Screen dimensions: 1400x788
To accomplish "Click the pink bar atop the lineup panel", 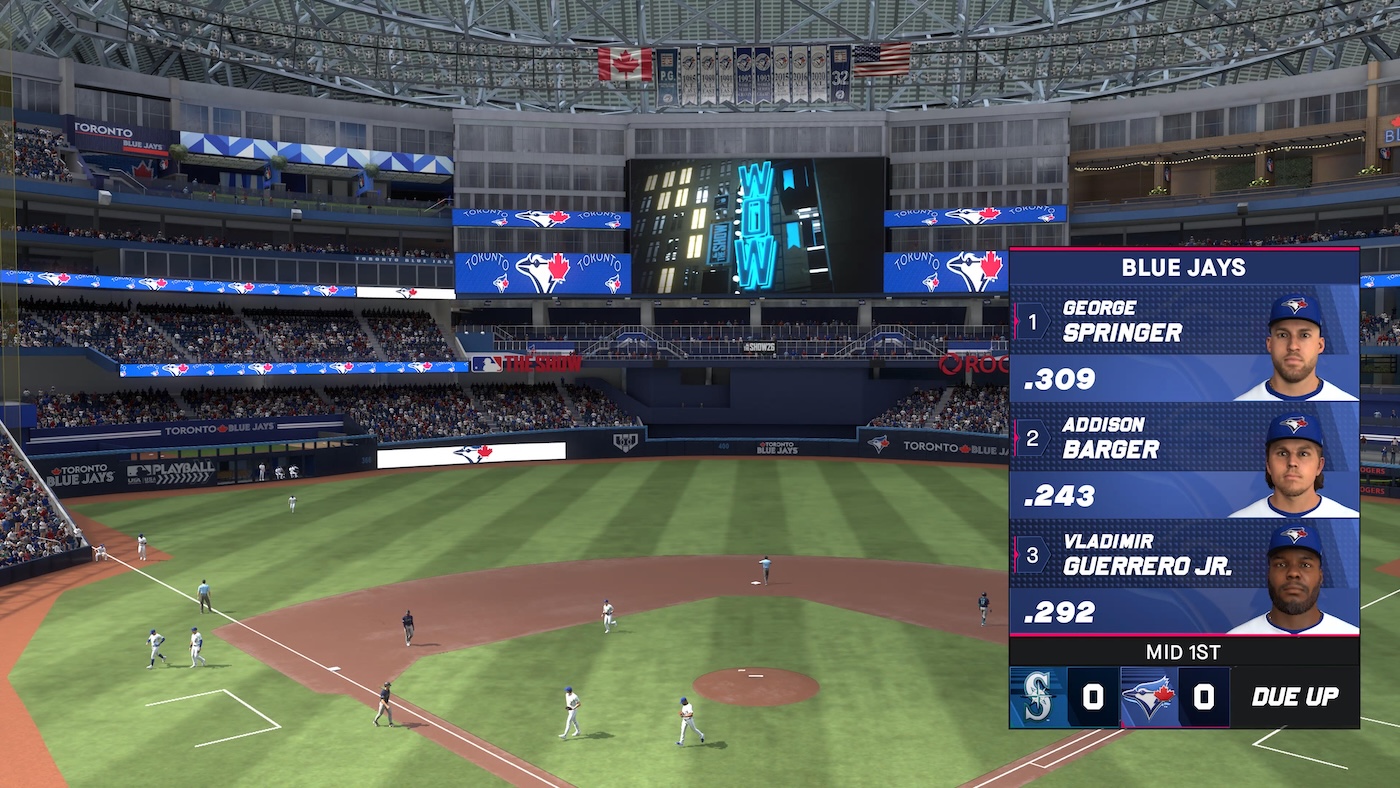I will pos(1184,249).
